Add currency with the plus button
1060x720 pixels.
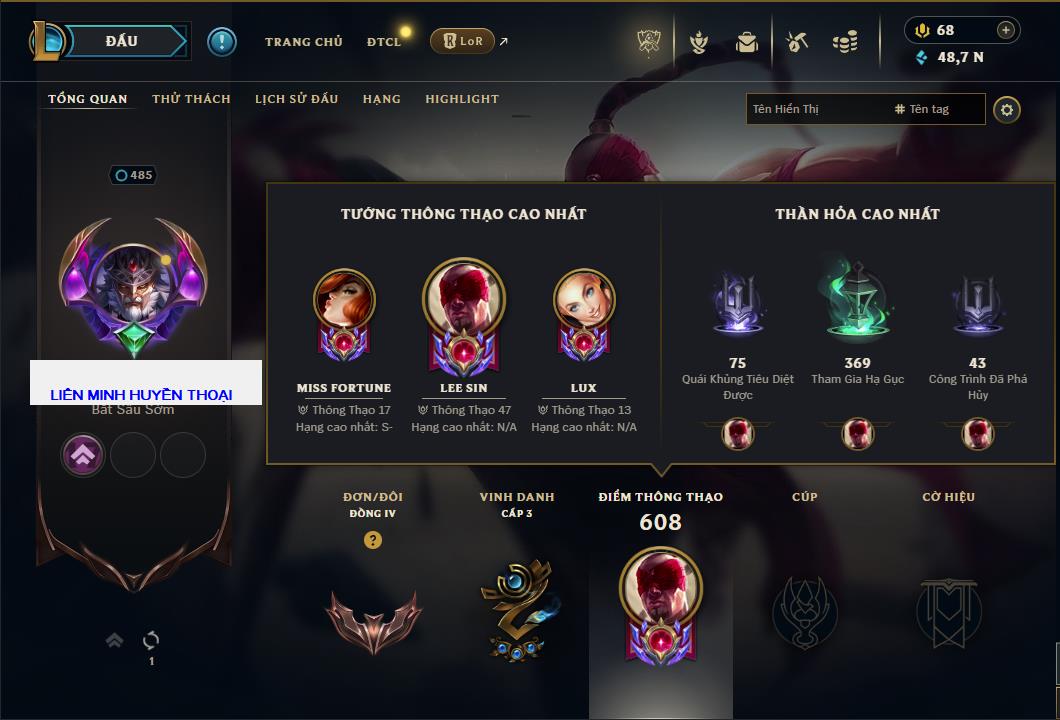click(x=1005, y=30)
